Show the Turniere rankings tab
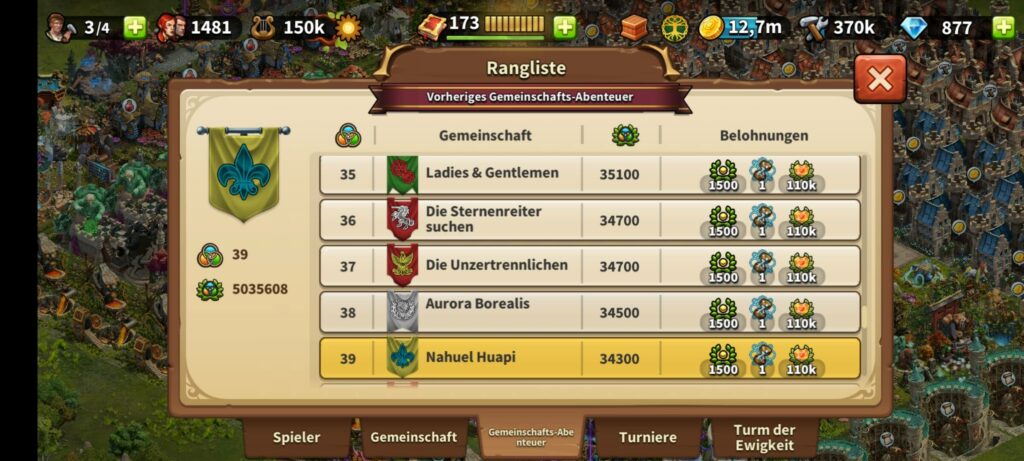 pyautogui.click(x=648, y=437)
